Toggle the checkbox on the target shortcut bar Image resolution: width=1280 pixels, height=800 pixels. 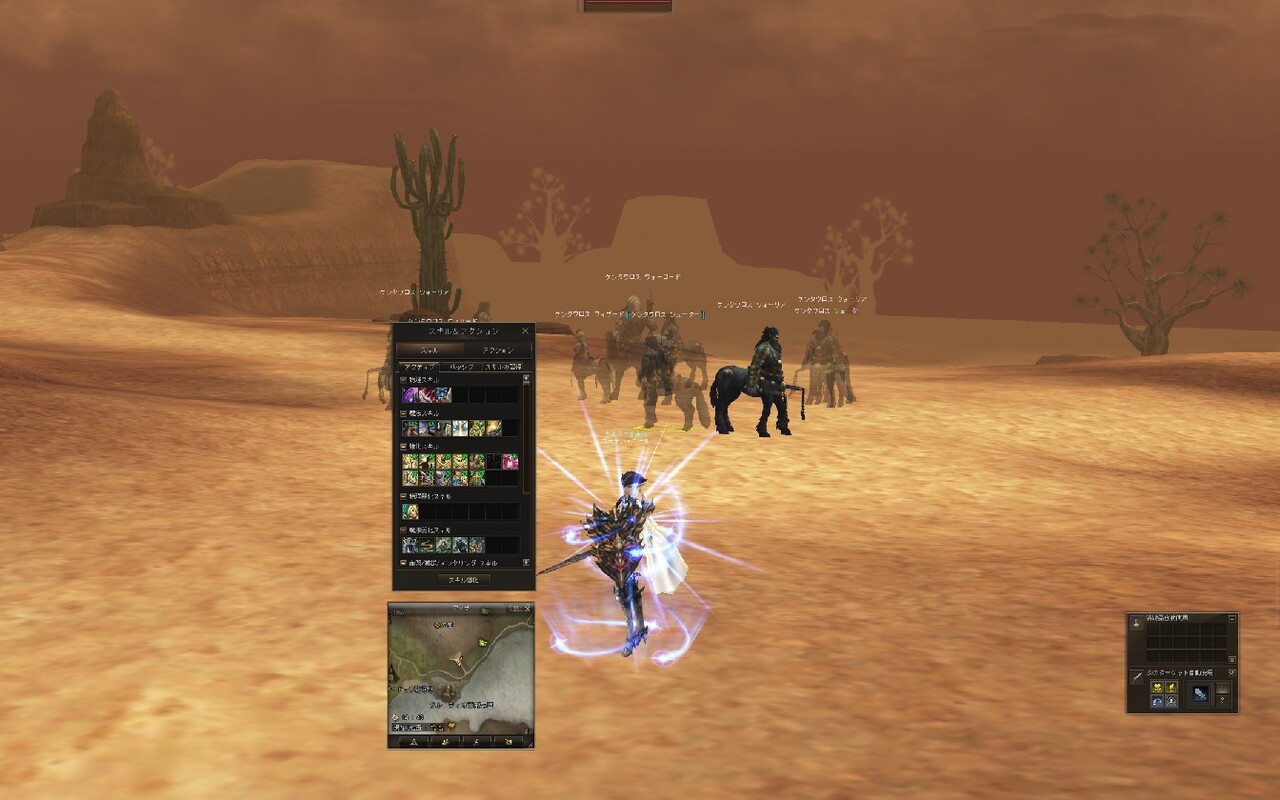click(1232, 672)
